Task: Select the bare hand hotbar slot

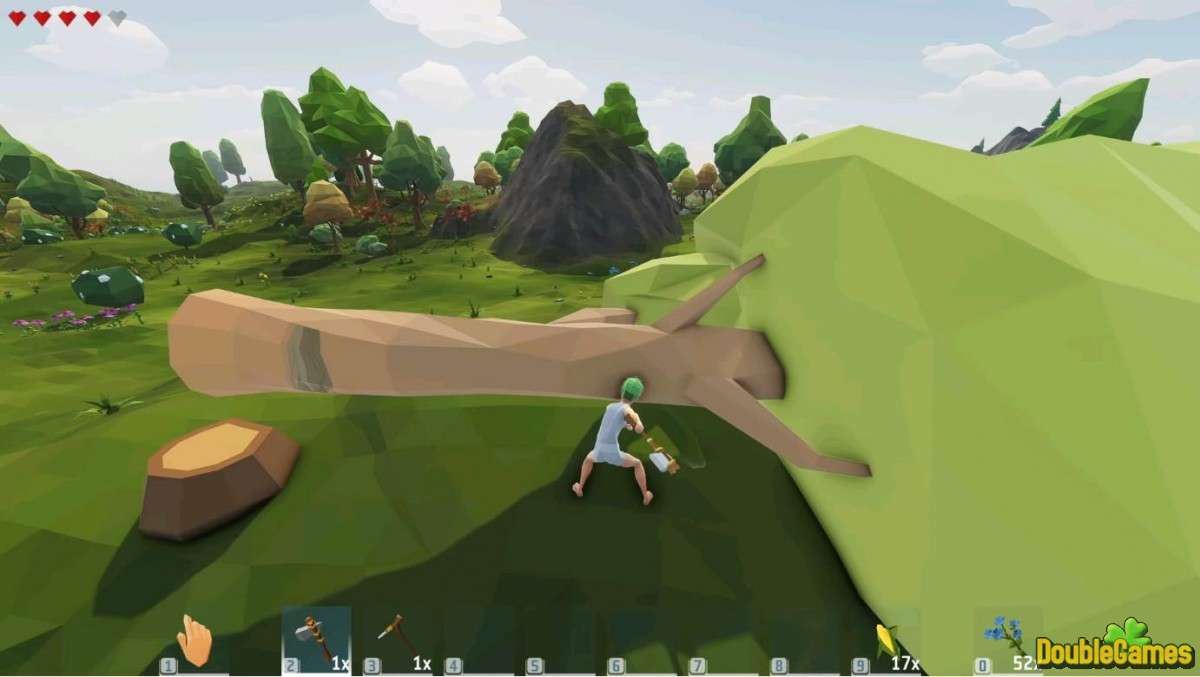Action: click(195, 640)
